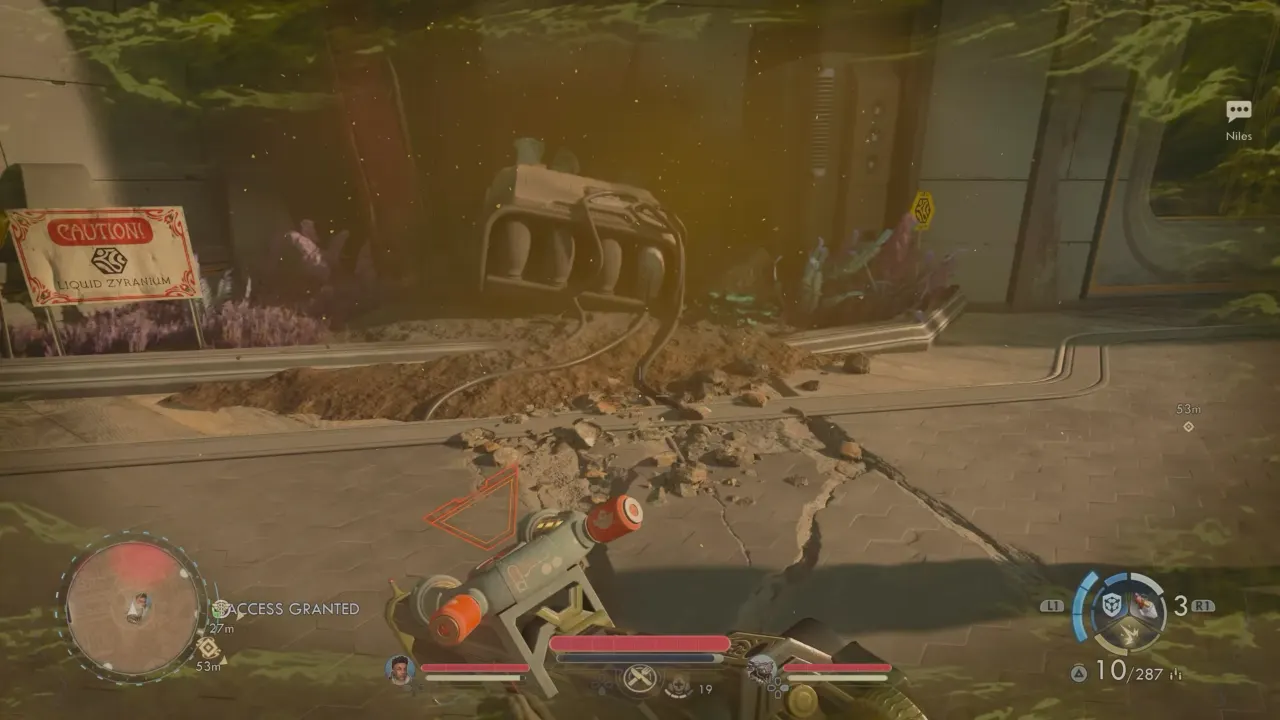
Task: Select the shield gadget icon in the weapon wheel
Action: [x=1110, y=604]
